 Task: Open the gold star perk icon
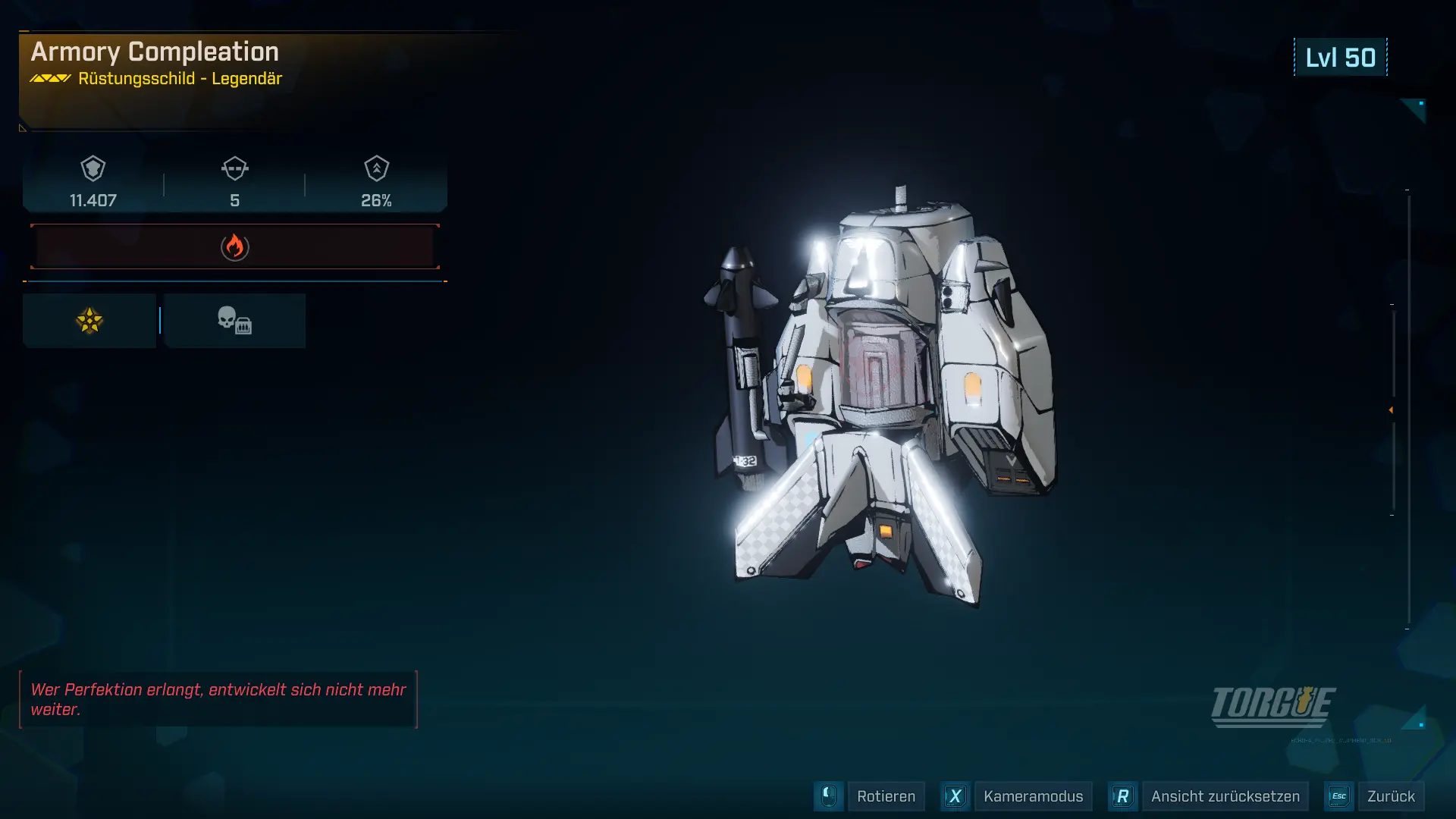[x=89, y=321]
